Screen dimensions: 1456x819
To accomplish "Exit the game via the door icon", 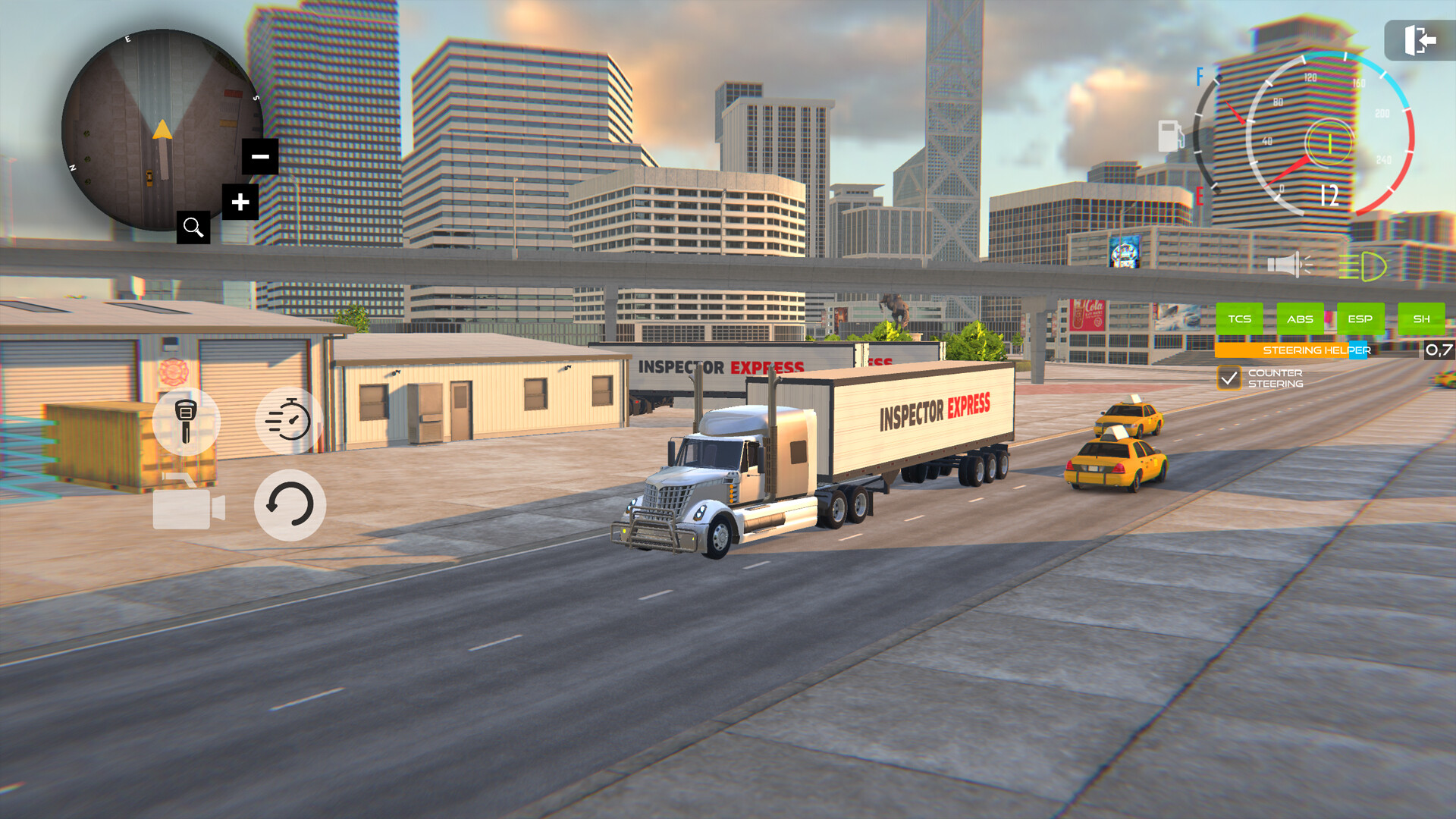I will pyautogui.click(x=1421, y=40).
